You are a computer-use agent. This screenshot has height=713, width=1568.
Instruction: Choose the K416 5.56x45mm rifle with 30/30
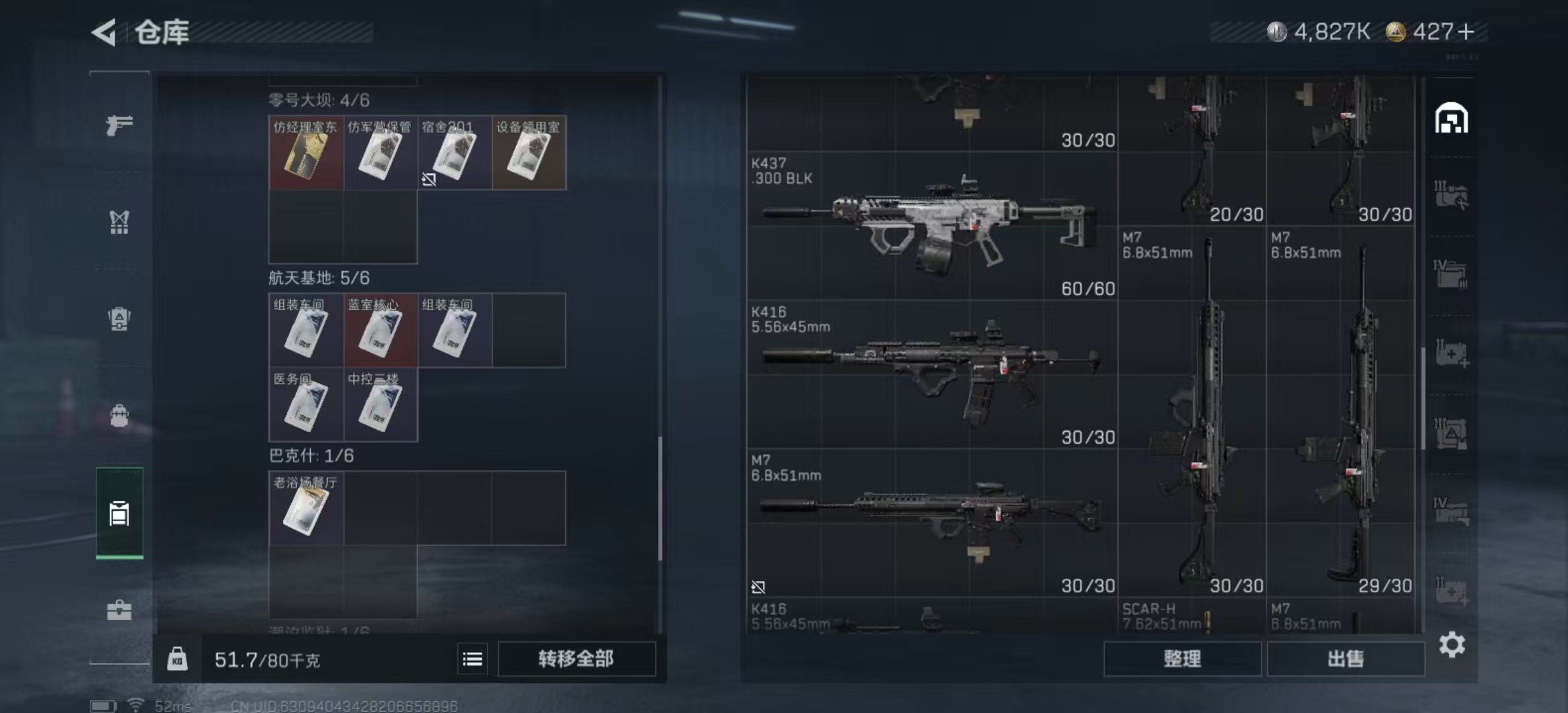931,374
